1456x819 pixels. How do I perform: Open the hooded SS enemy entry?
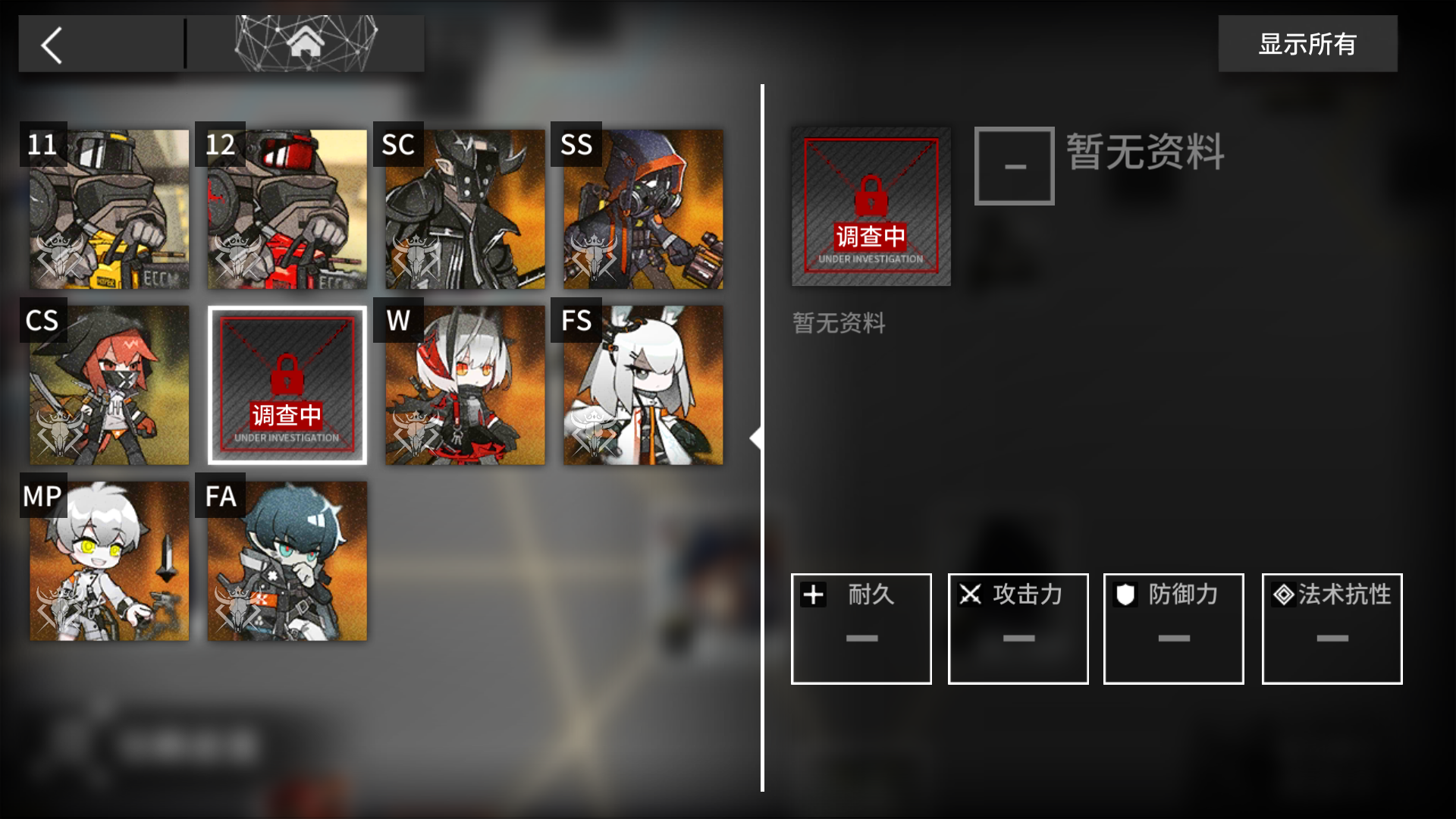642,209
